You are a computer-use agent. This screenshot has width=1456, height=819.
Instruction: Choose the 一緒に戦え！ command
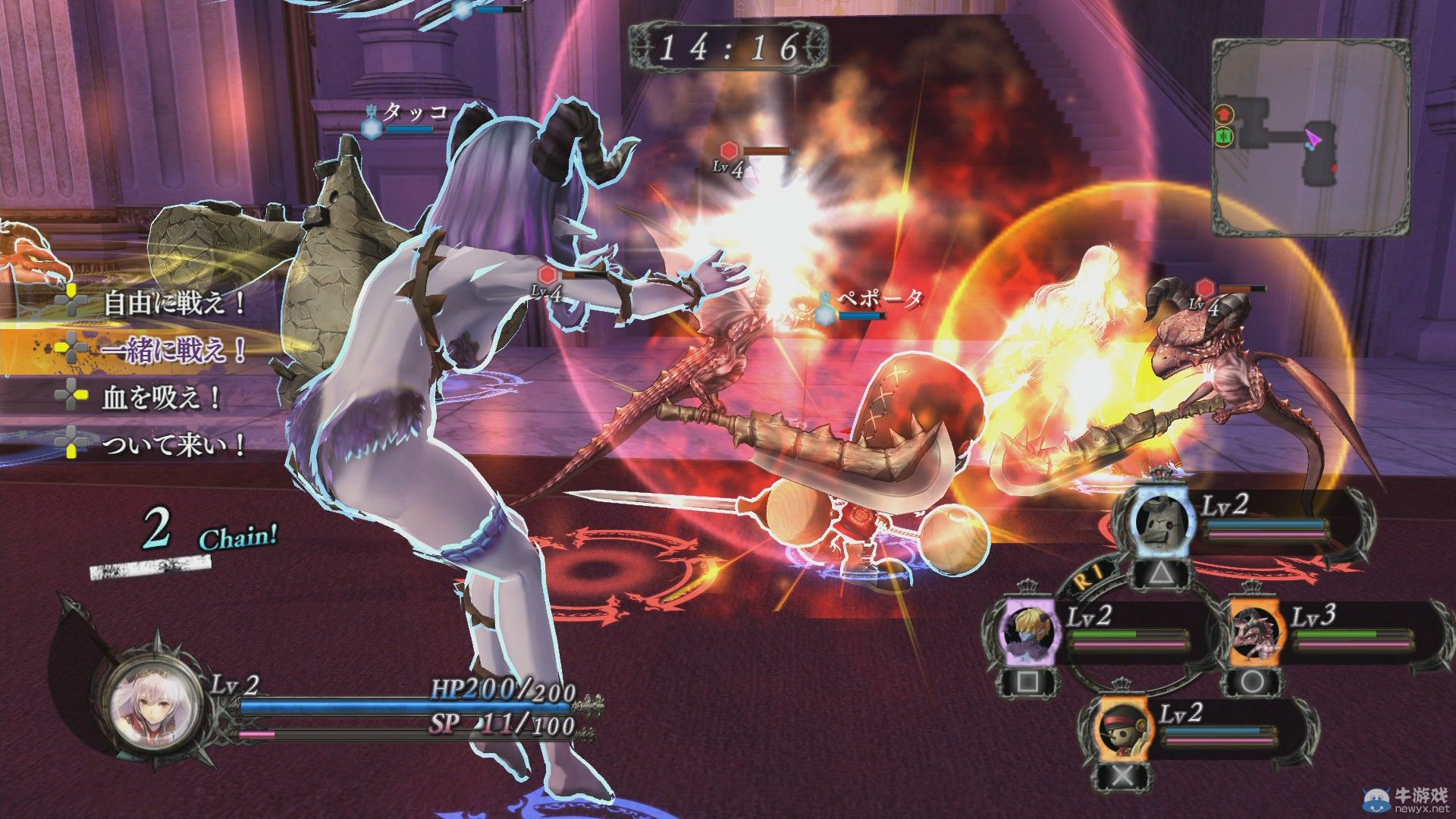coord(174,350)
